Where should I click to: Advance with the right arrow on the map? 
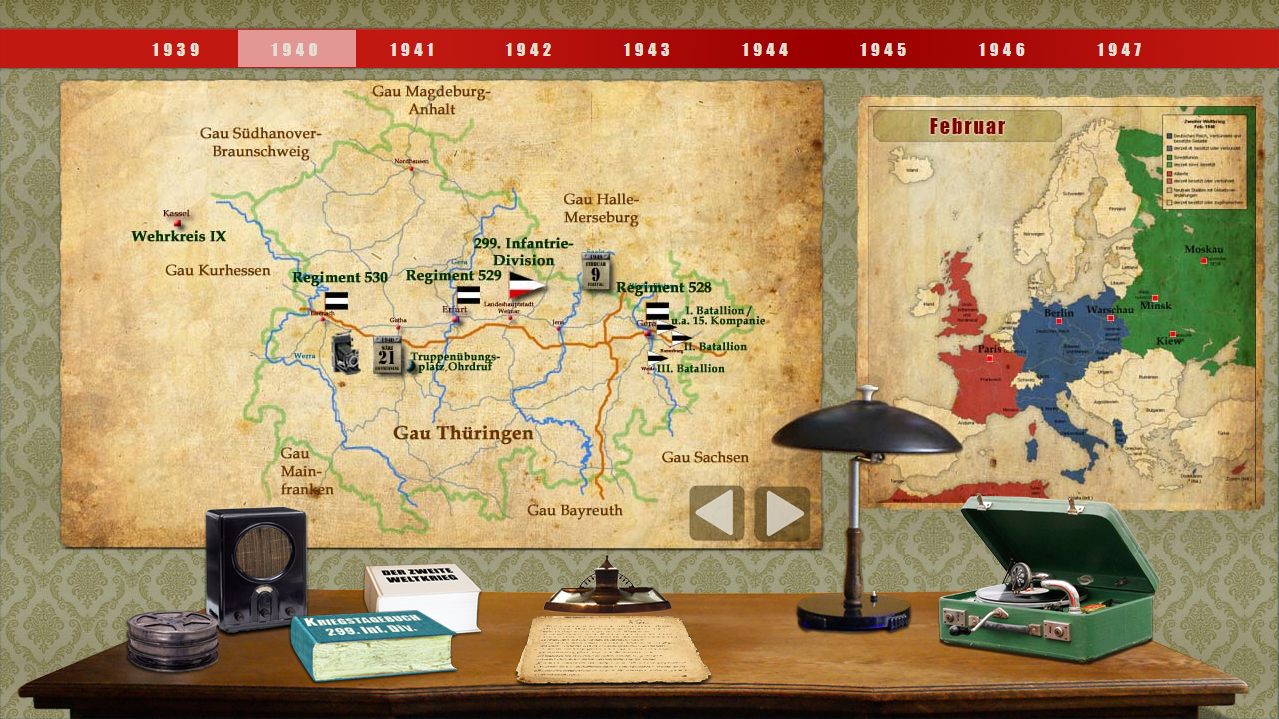782,513
